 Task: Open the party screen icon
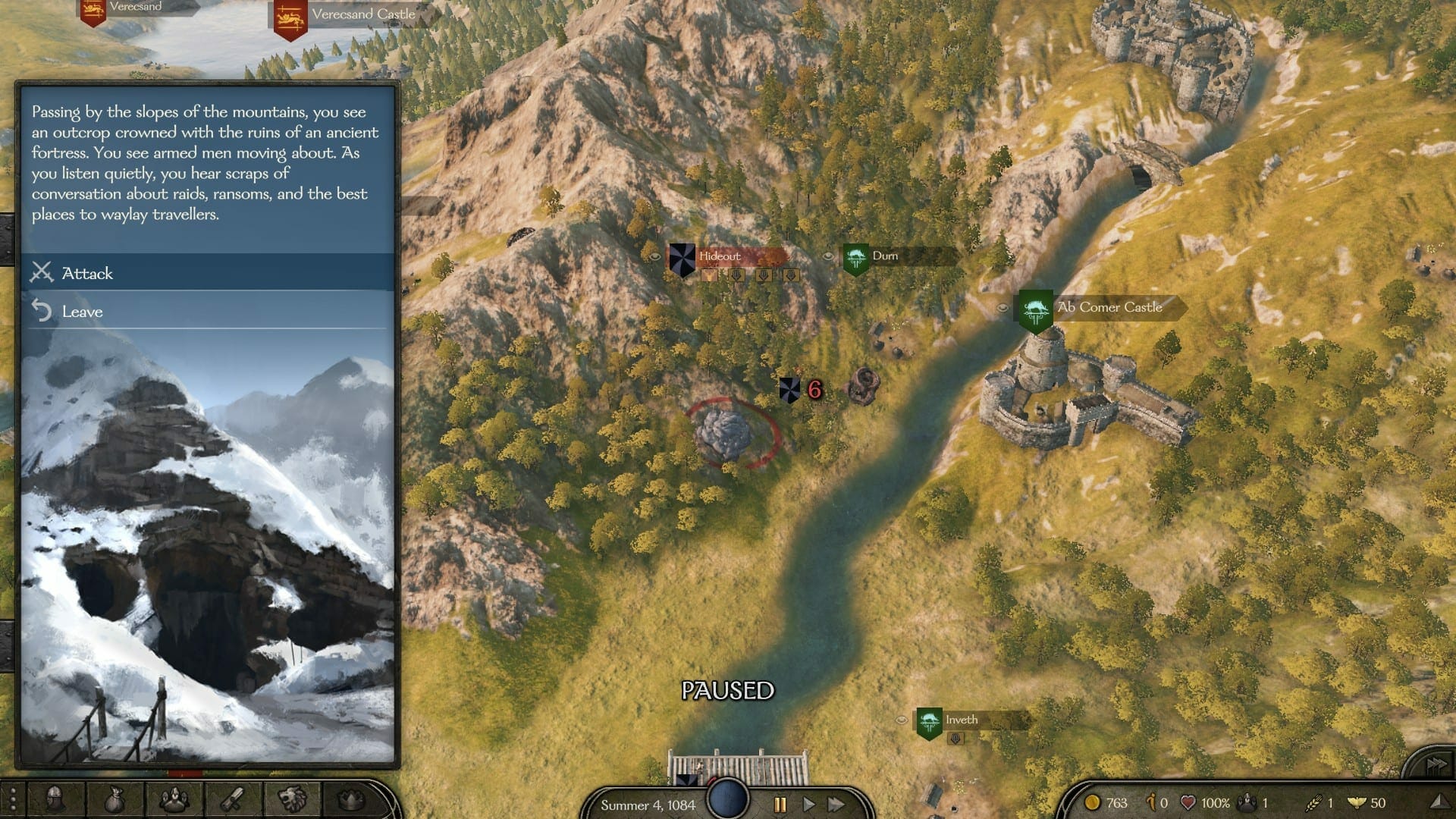tap(173, 799)
